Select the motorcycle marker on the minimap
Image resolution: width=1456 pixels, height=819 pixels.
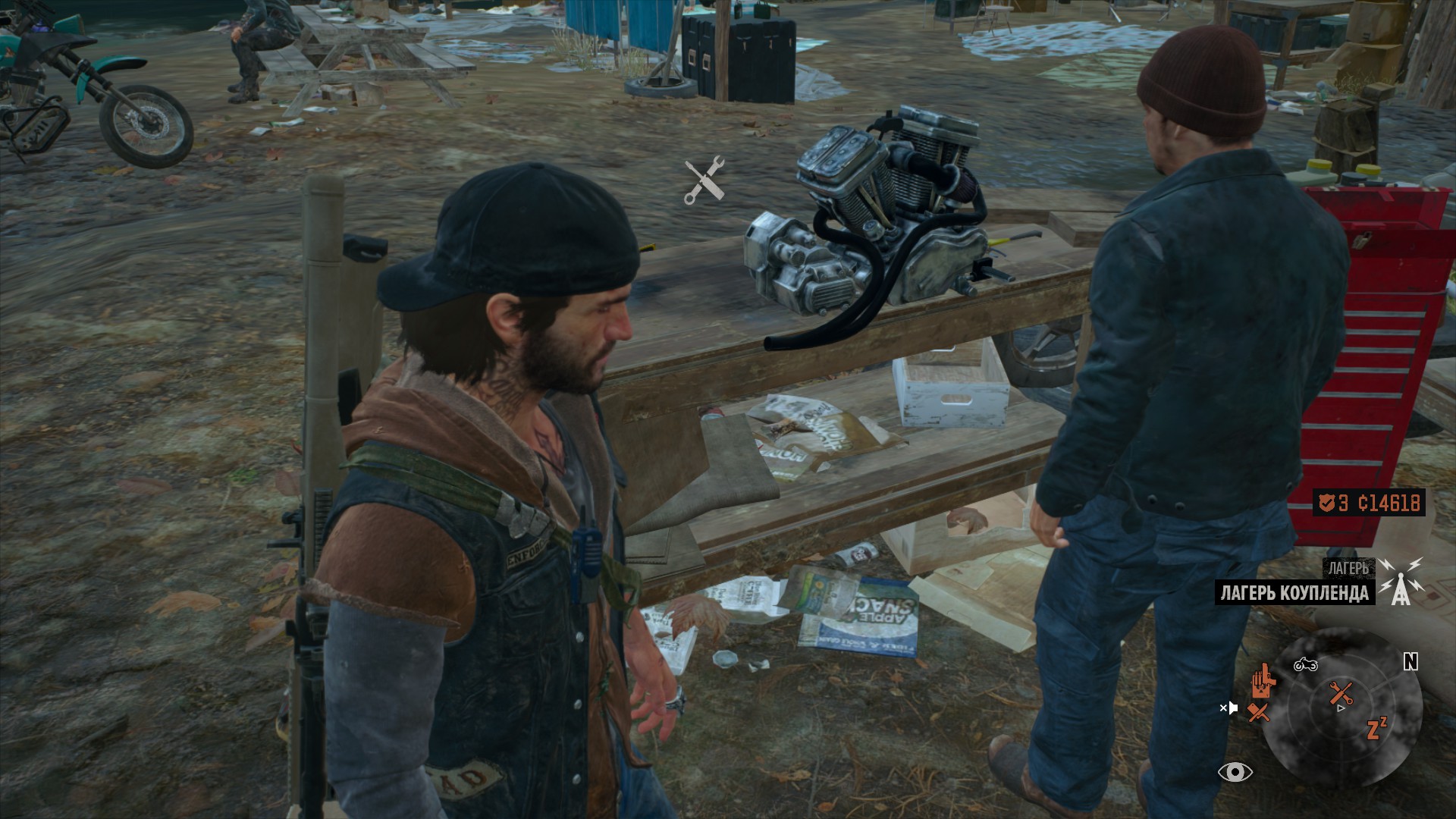pos(1305,665)
